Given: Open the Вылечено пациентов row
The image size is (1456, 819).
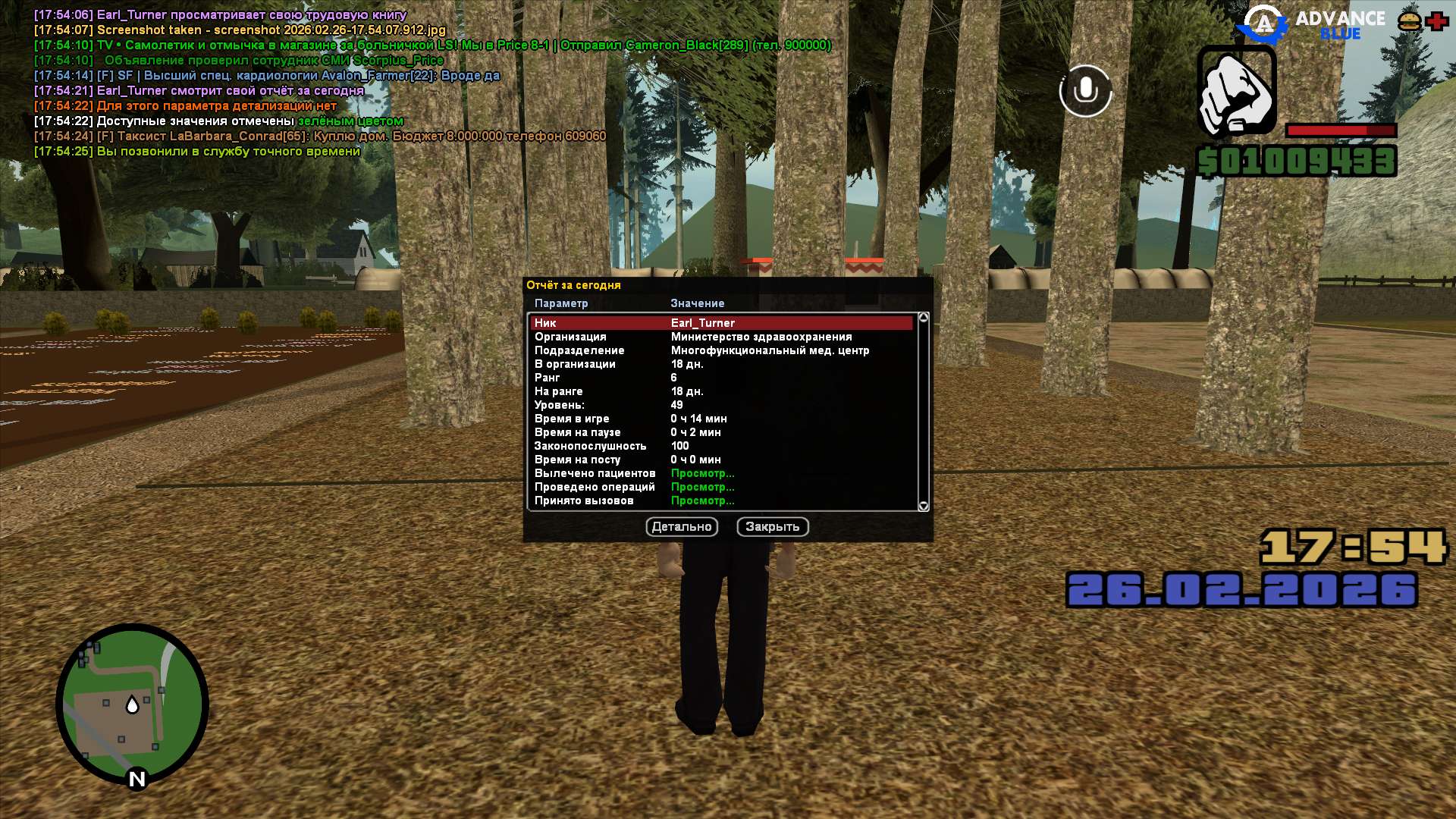Looking at the screenshot, I should (720, 473).
